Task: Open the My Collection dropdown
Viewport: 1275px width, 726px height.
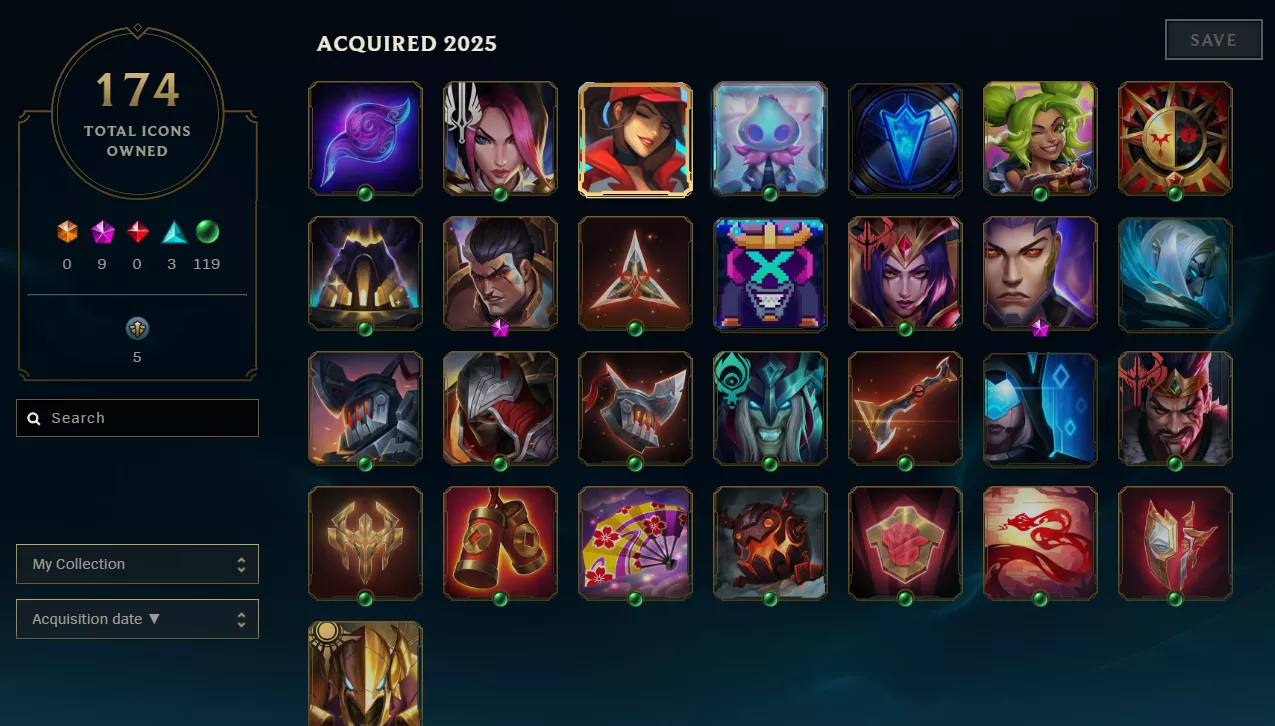Action: 137,564
